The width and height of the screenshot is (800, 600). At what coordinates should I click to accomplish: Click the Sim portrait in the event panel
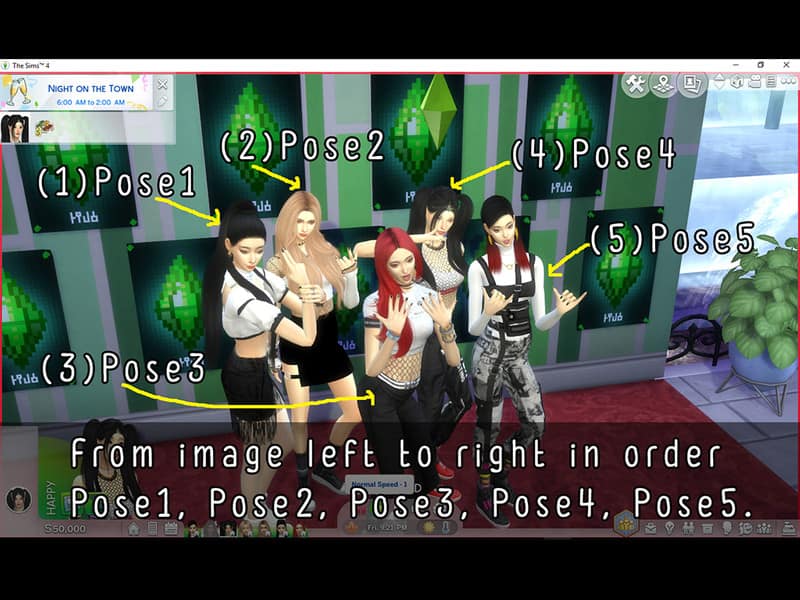[15, 128]
